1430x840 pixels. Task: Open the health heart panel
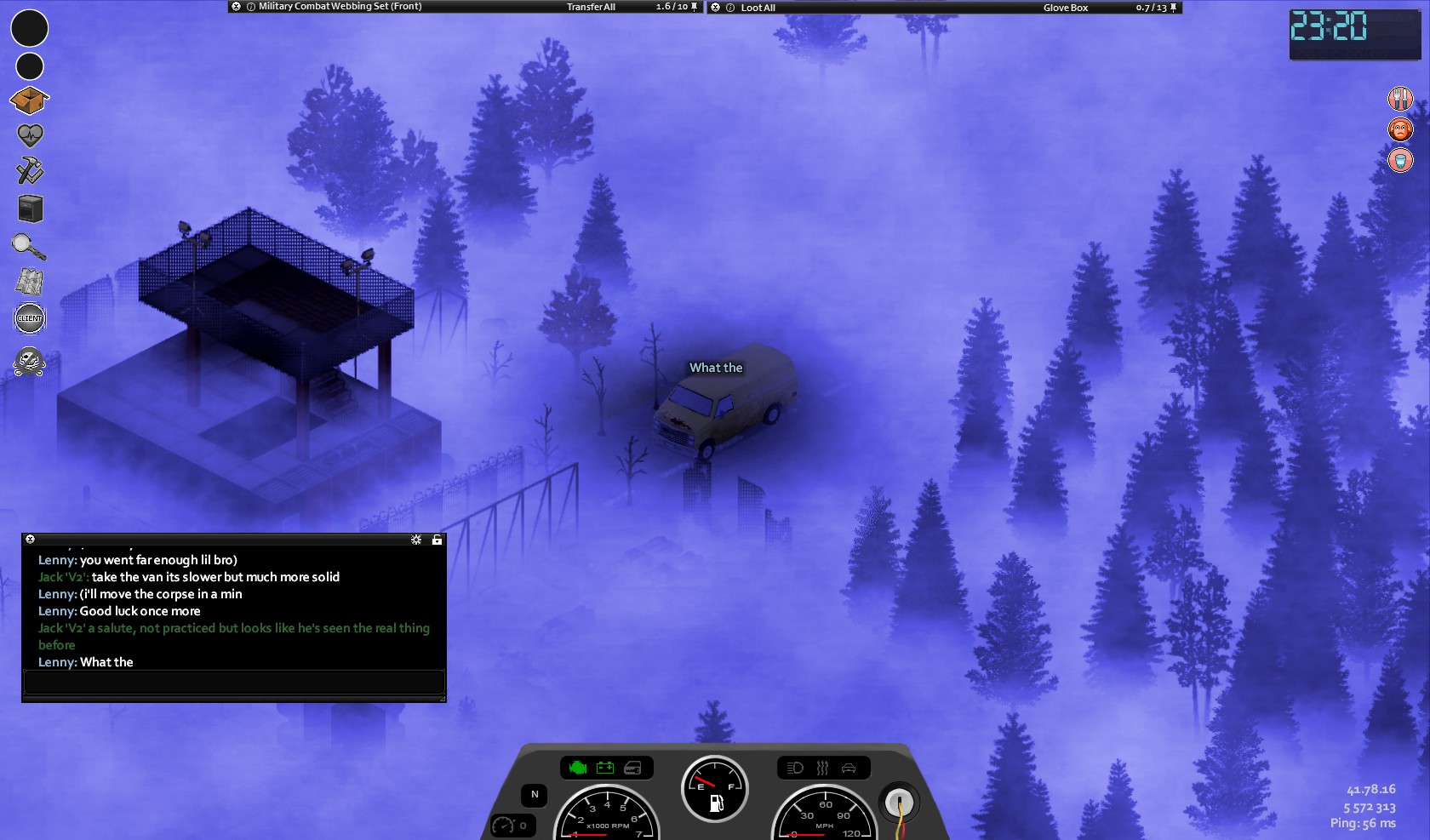[x=29, y=135]
